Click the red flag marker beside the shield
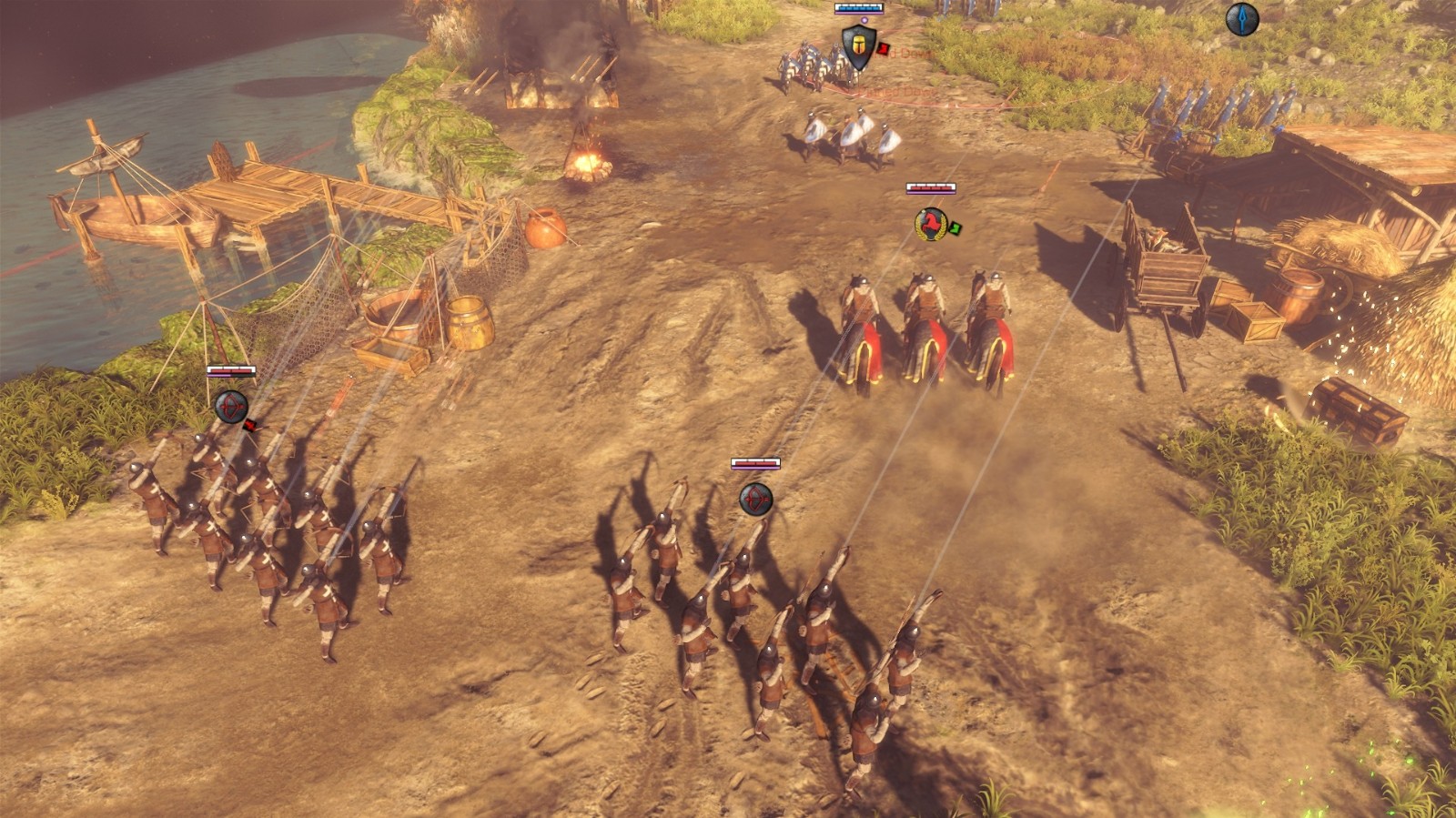This screenshot has height=818, width=1456. point(884,48)
